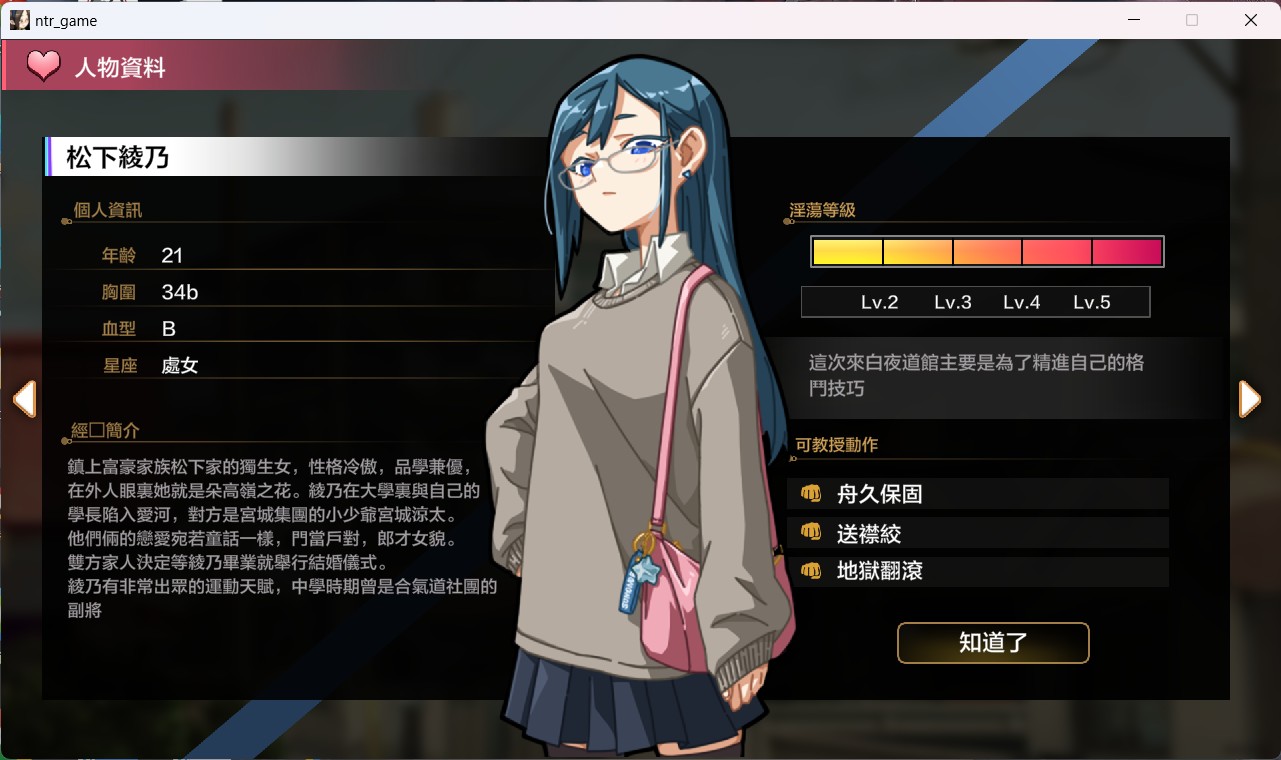
Task: Click the girl avatar icon in taskbar area
Action: click(19, 20)
